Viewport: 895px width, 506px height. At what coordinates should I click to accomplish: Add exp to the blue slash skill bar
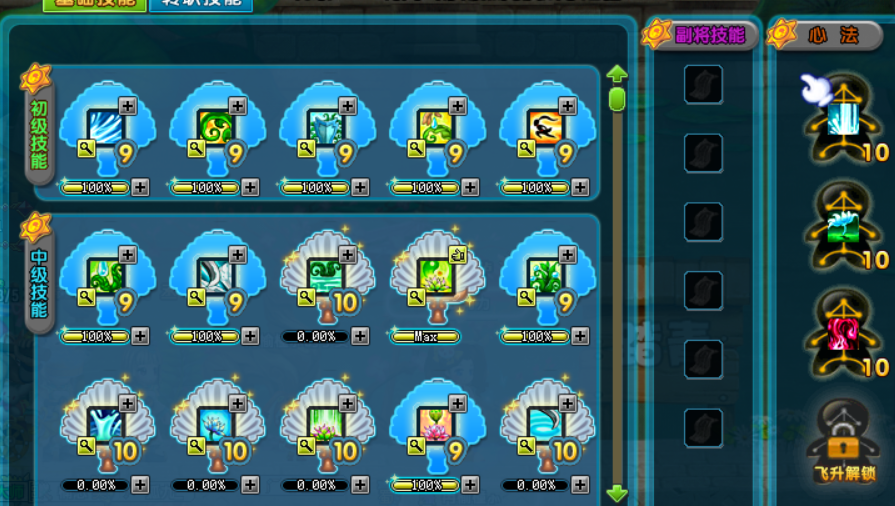tap(140, 188)
